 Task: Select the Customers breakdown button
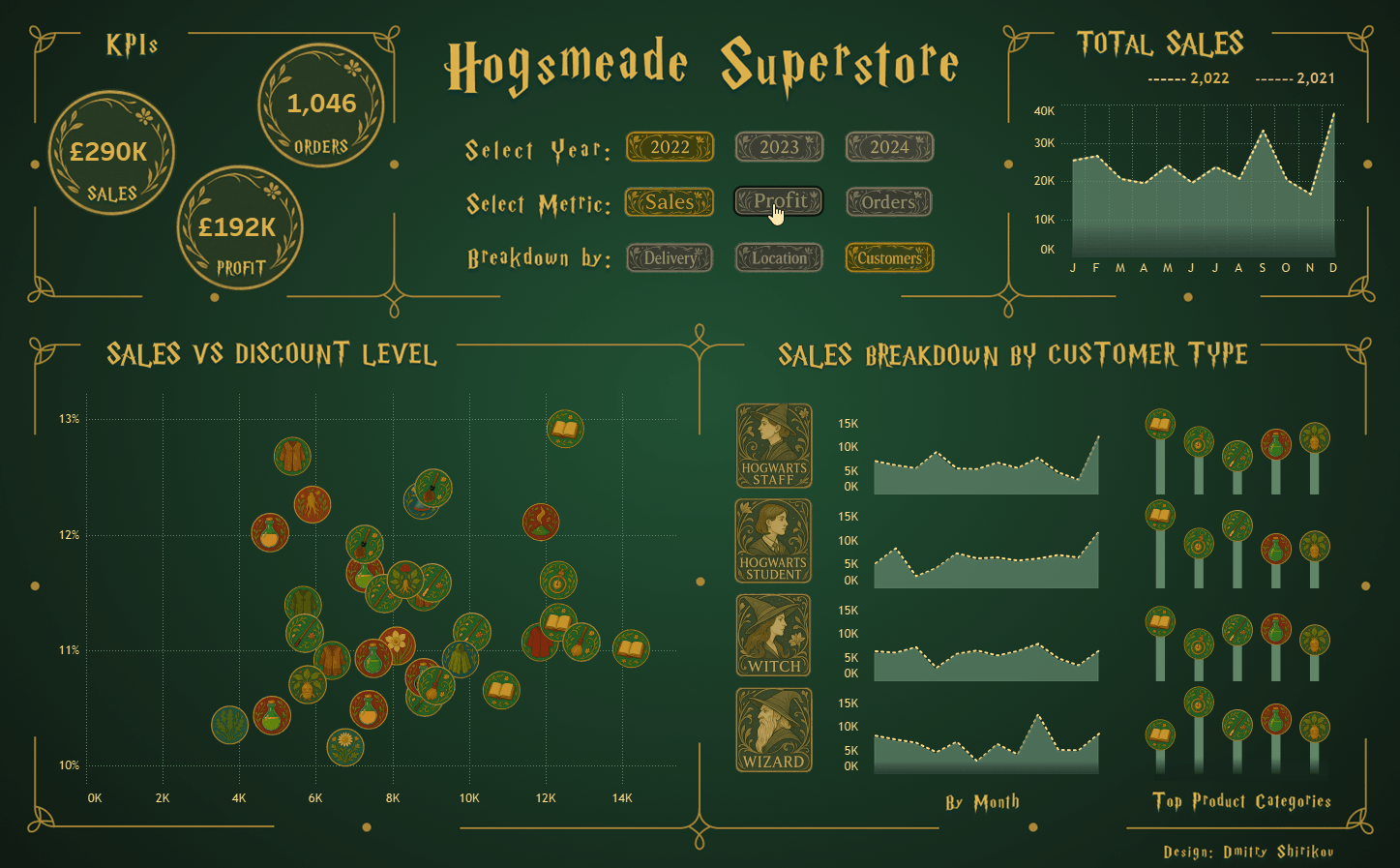[889, 258]
